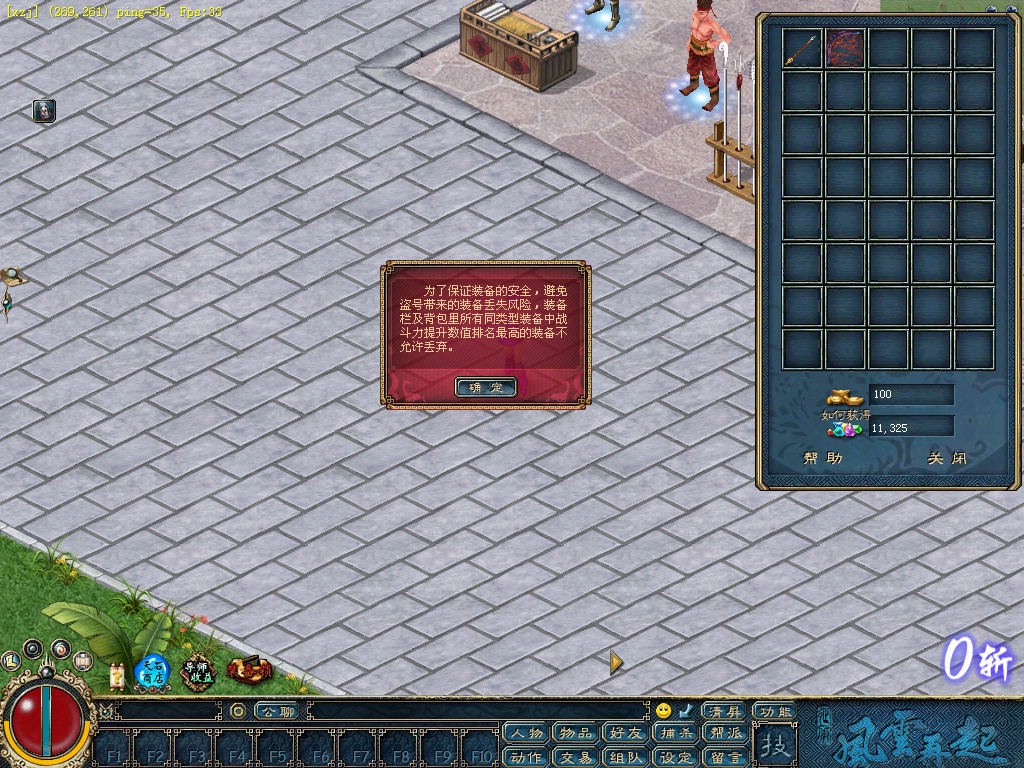The width and height of the screenshot is (1024, 768).
Task: Open the 物品 items panel
Action: tap(577, 734)
